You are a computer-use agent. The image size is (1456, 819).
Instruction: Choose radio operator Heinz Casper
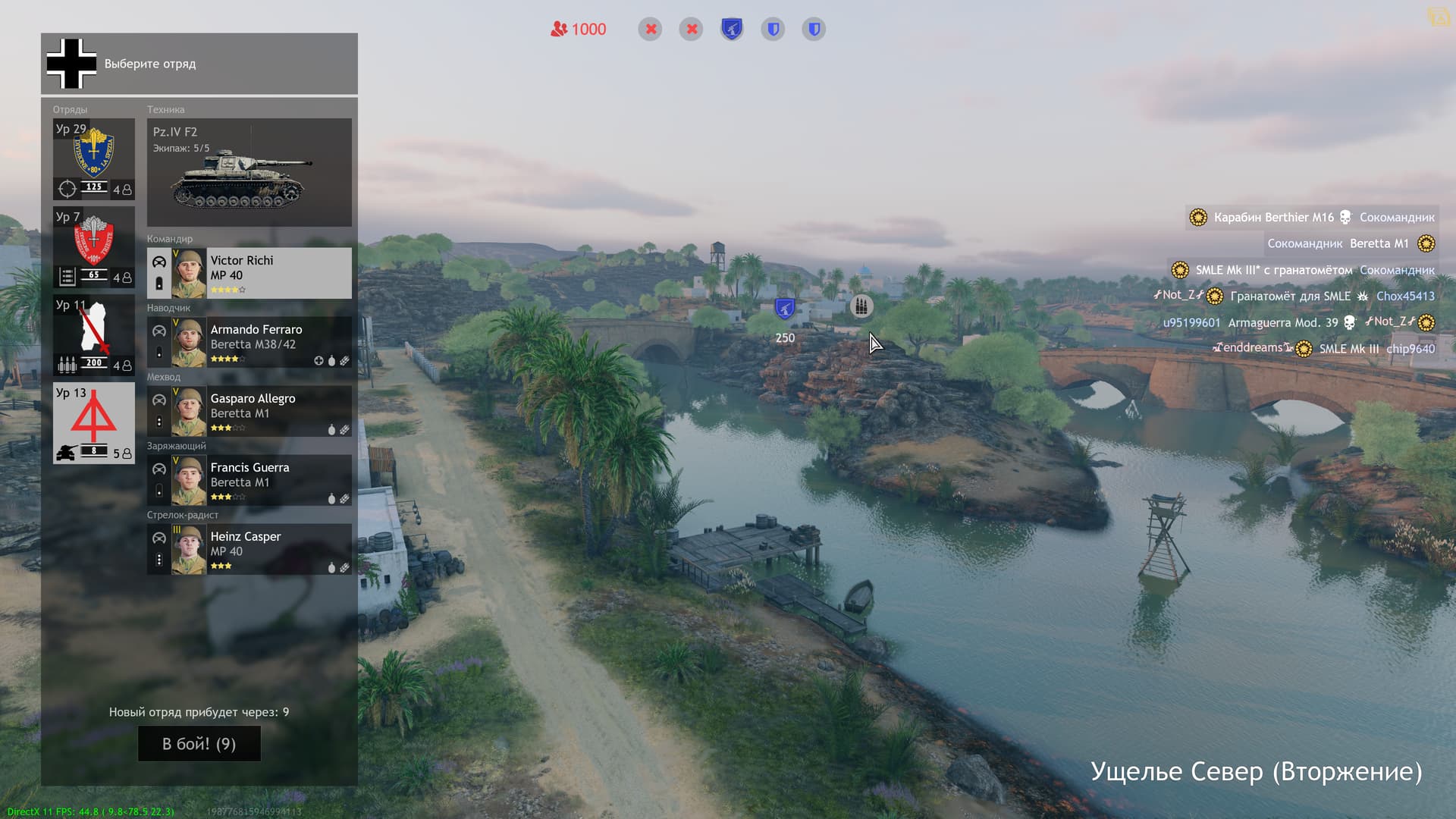pyautogui.click(x=249, y=550)
